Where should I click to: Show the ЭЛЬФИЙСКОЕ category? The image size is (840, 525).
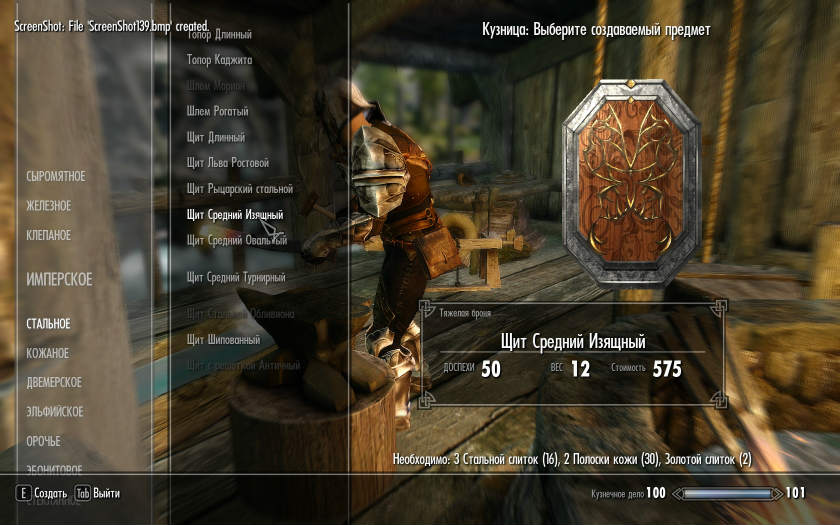[55, 412]
